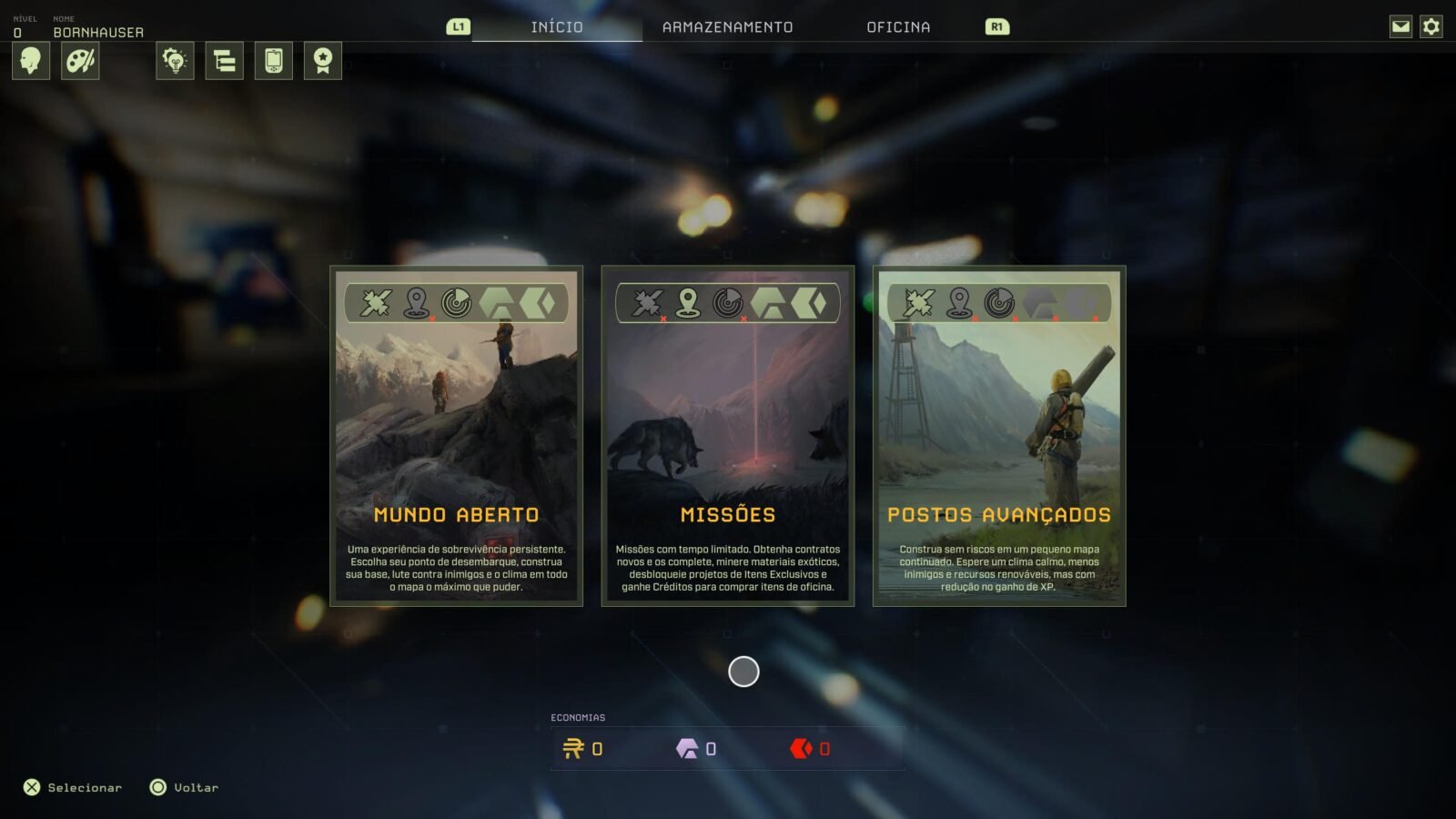Pick the Postos Avançados mode card
1456x819 pixels.
(999, 436)
